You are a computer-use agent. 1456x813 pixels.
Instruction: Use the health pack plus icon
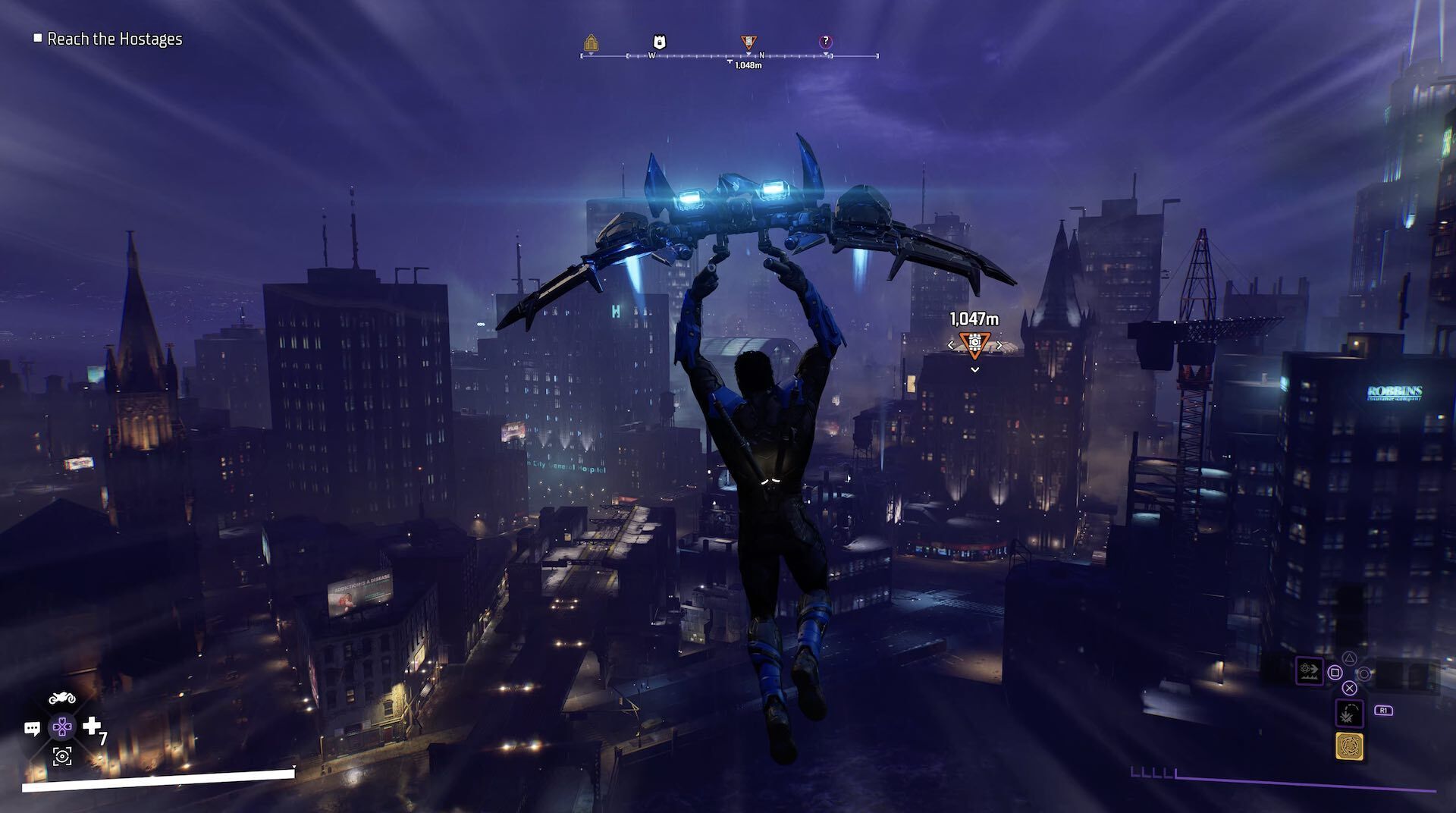click(92, 727)
